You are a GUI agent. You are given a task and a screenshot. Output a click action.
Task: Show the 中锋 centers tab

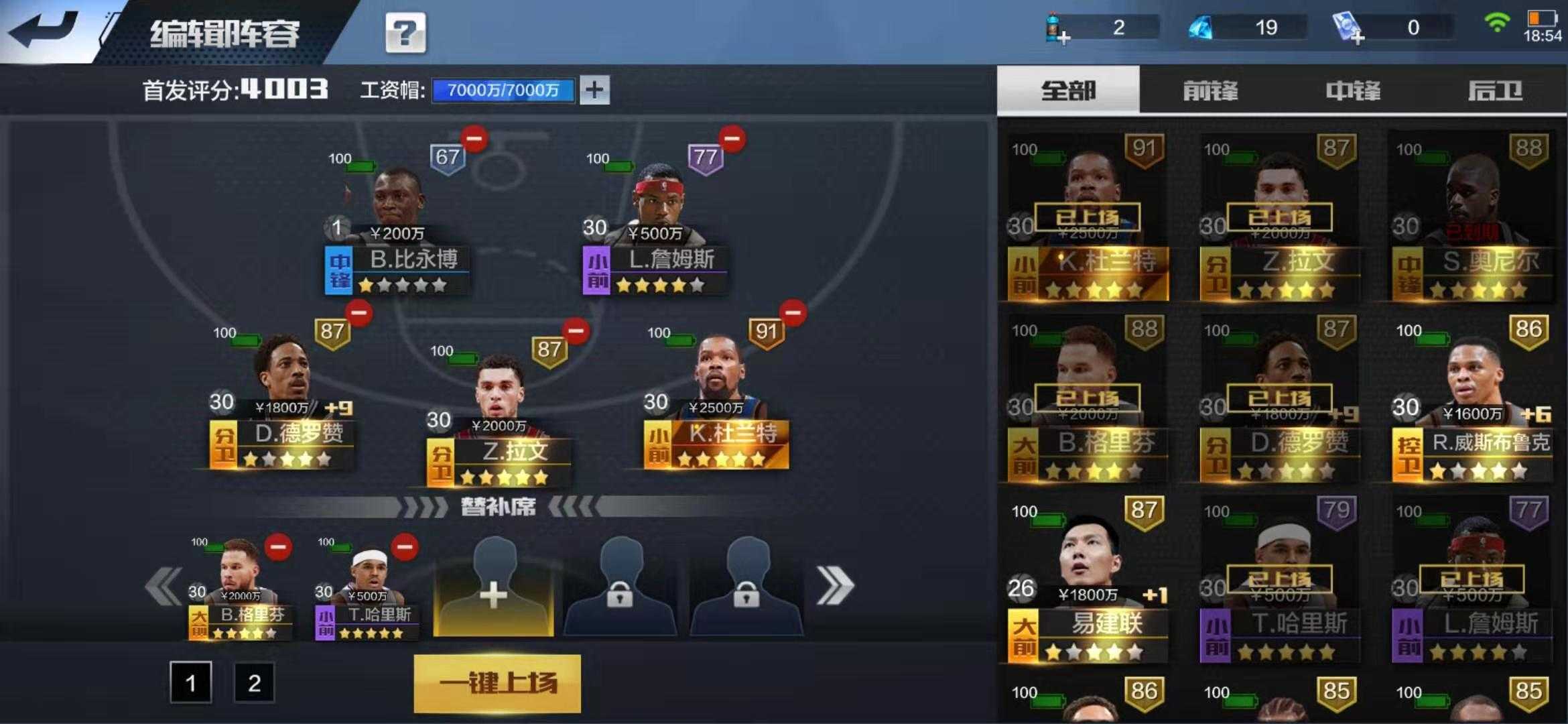point(1353,90)
